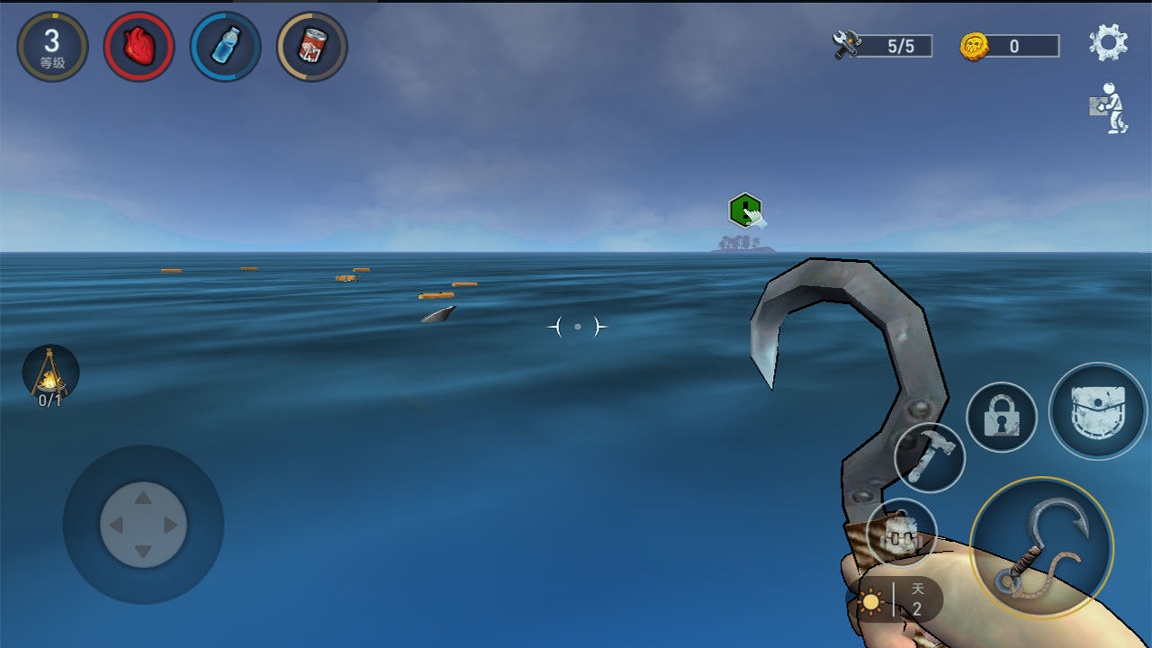Open the settings gear menu
The width and height of the screenshot is (1152, 648).
coord(1108,43)
